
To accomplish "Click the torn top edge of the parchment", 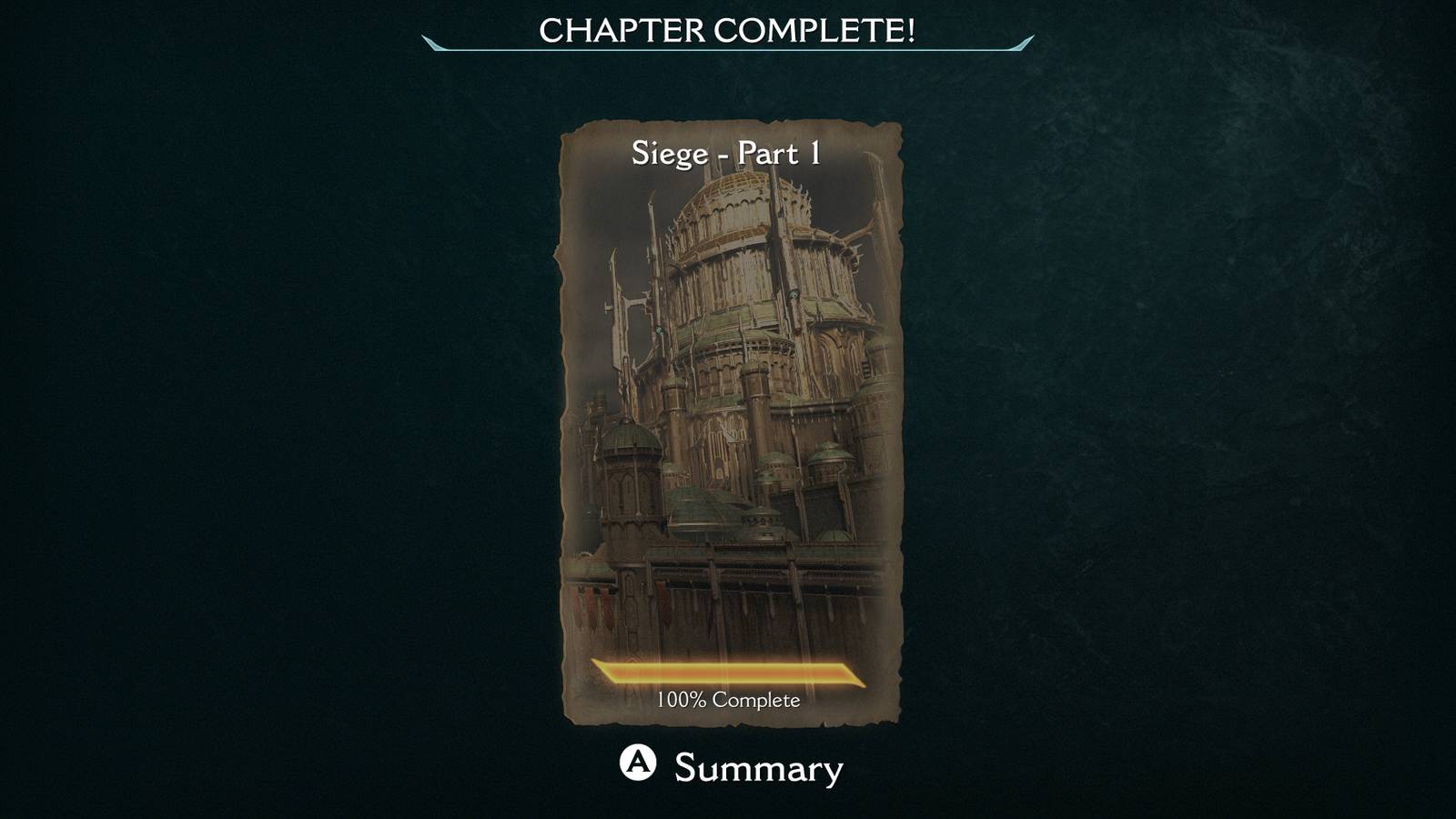I will [728, 123].
